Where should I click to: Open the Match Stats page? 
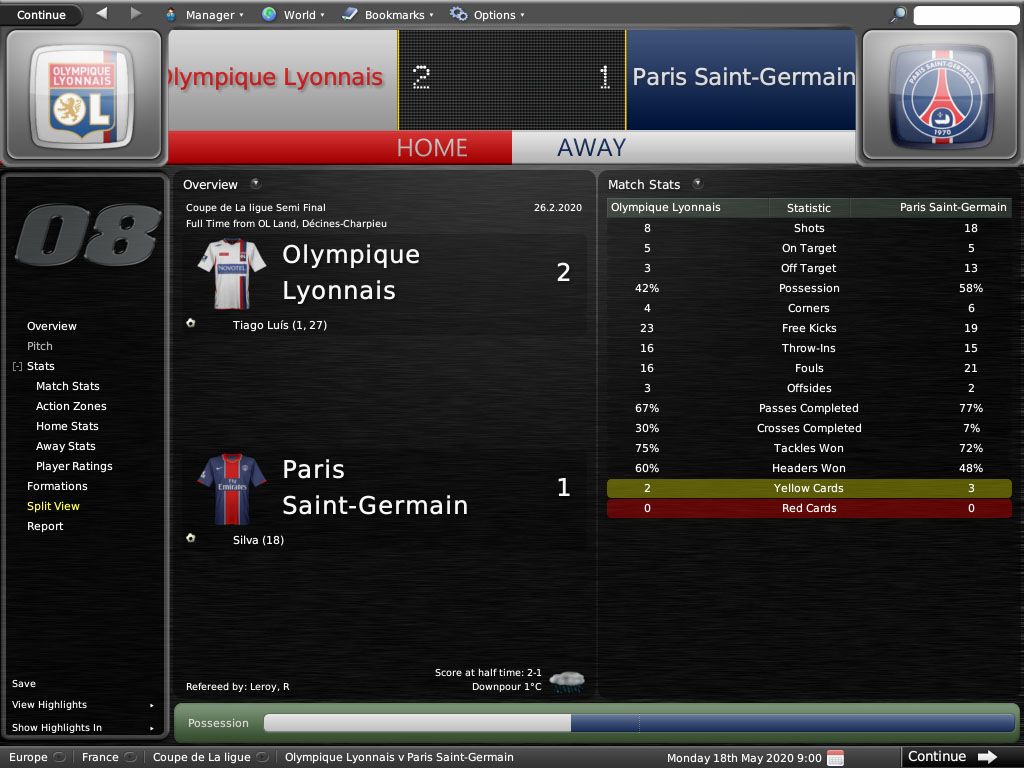coord(68,386)
